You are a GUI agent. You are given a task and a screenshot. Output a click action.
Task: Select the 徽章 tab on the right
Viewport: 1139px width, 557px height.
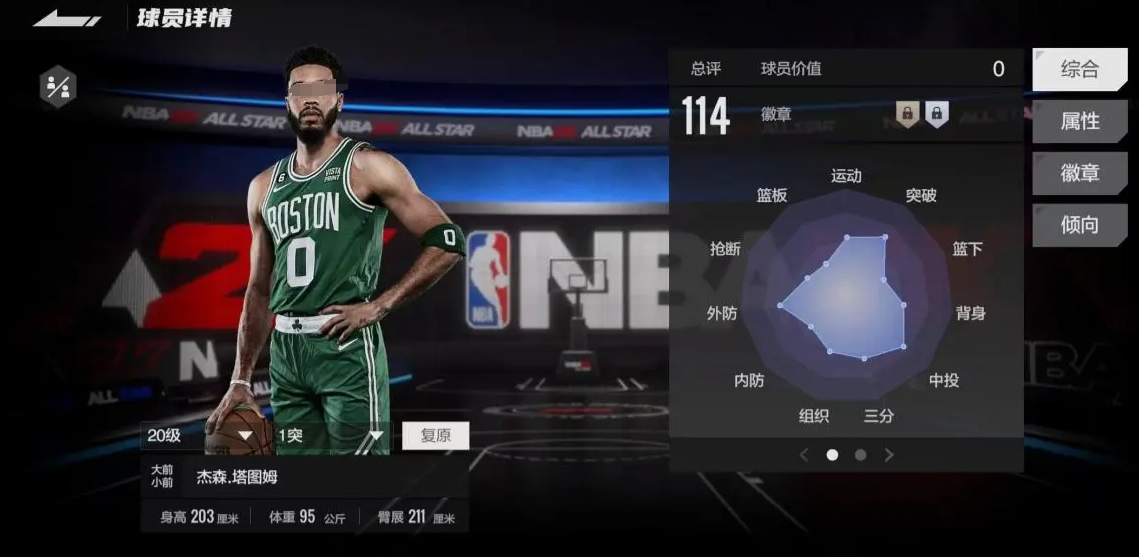pyautogui.click(x=1079, y=174)
